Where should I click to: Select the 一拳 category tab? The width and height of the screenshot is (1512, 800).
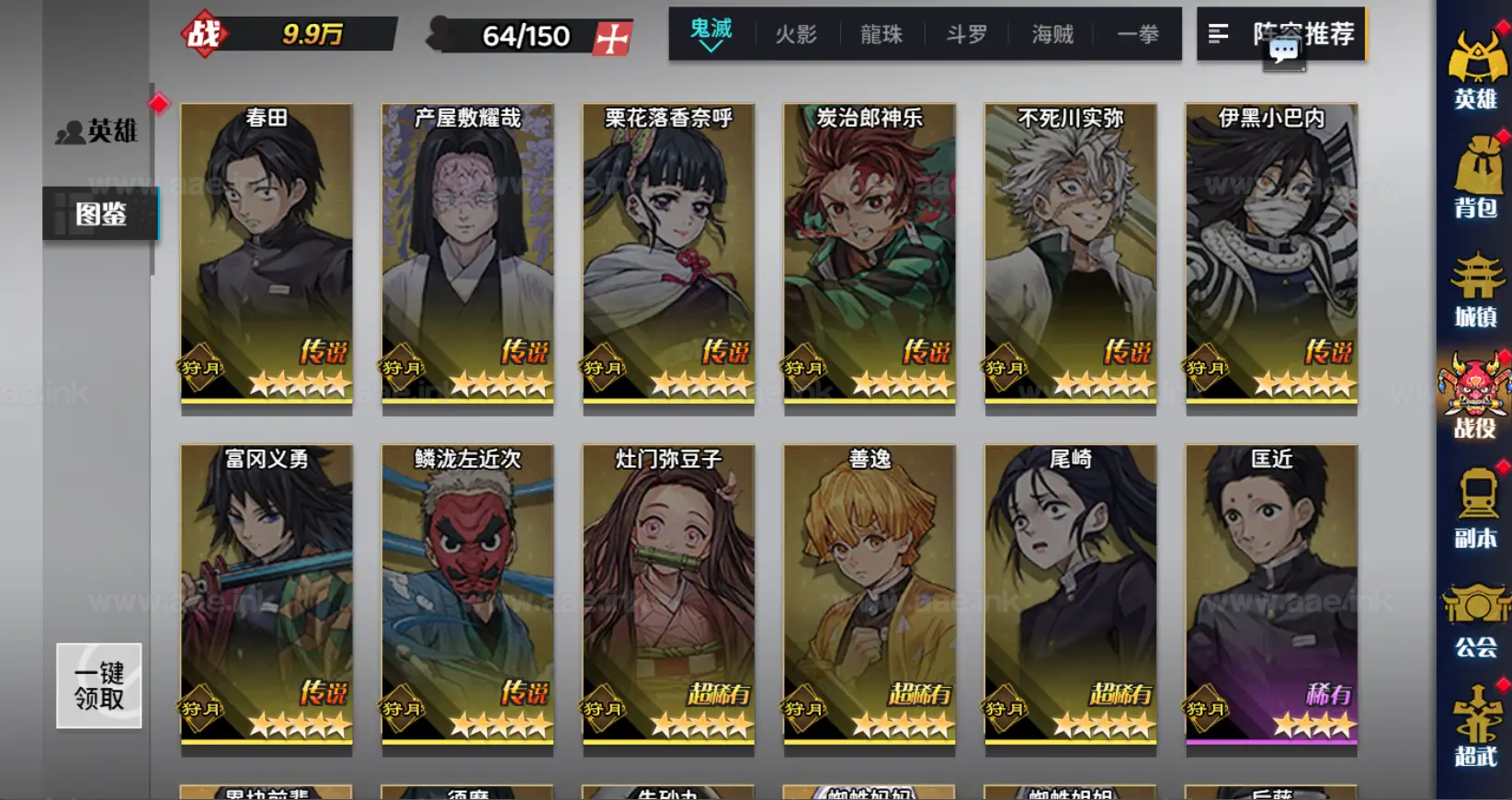click(1138, 33)
